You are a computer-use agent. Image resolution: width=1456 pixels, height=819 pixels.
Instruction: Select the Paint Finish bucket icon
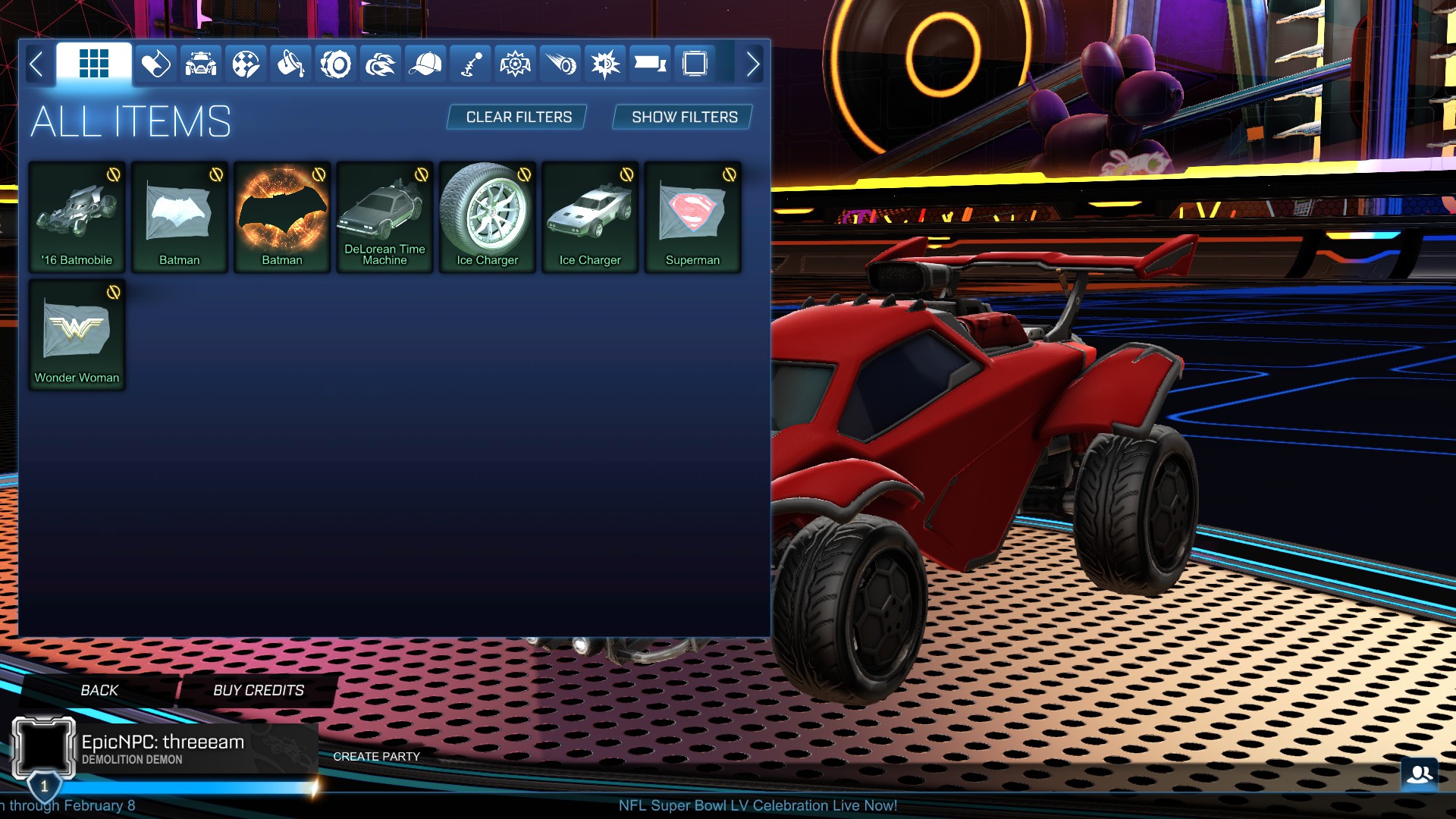pos(290,64)
